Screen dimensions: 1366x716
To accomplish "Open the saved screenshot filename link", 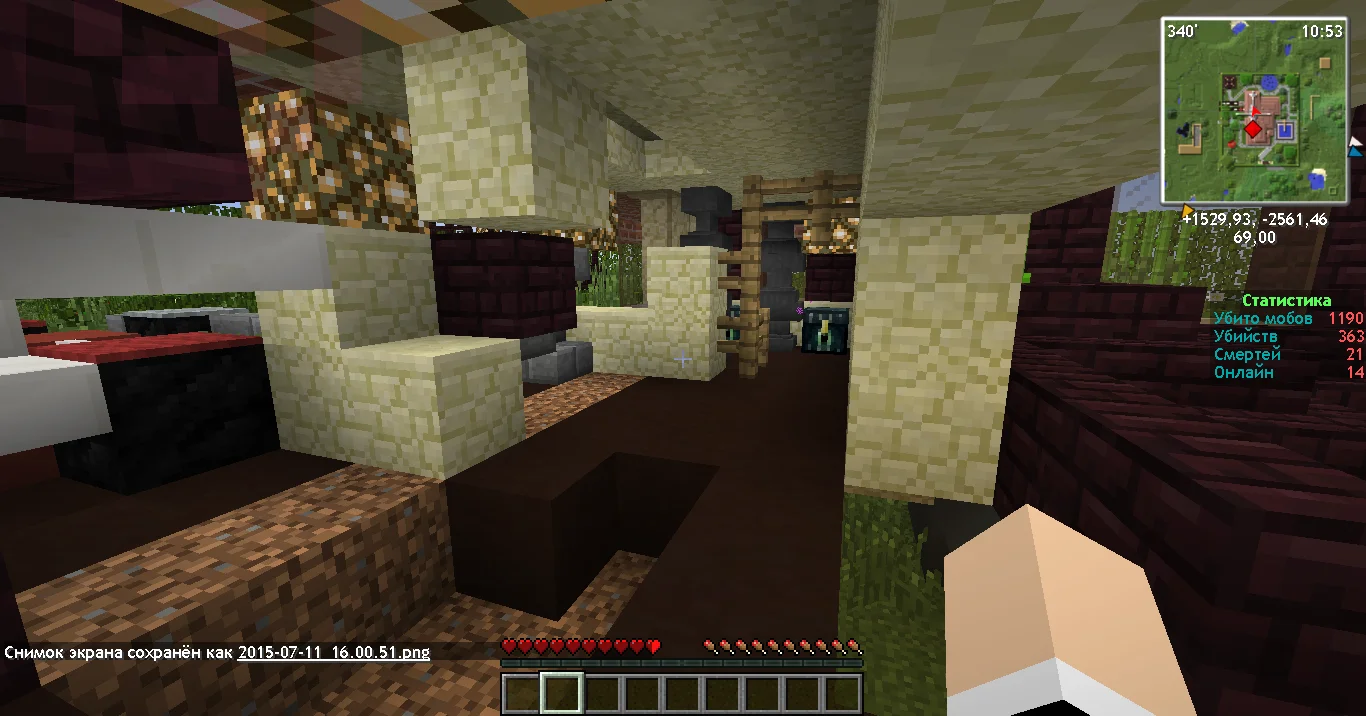I will 333,652.
